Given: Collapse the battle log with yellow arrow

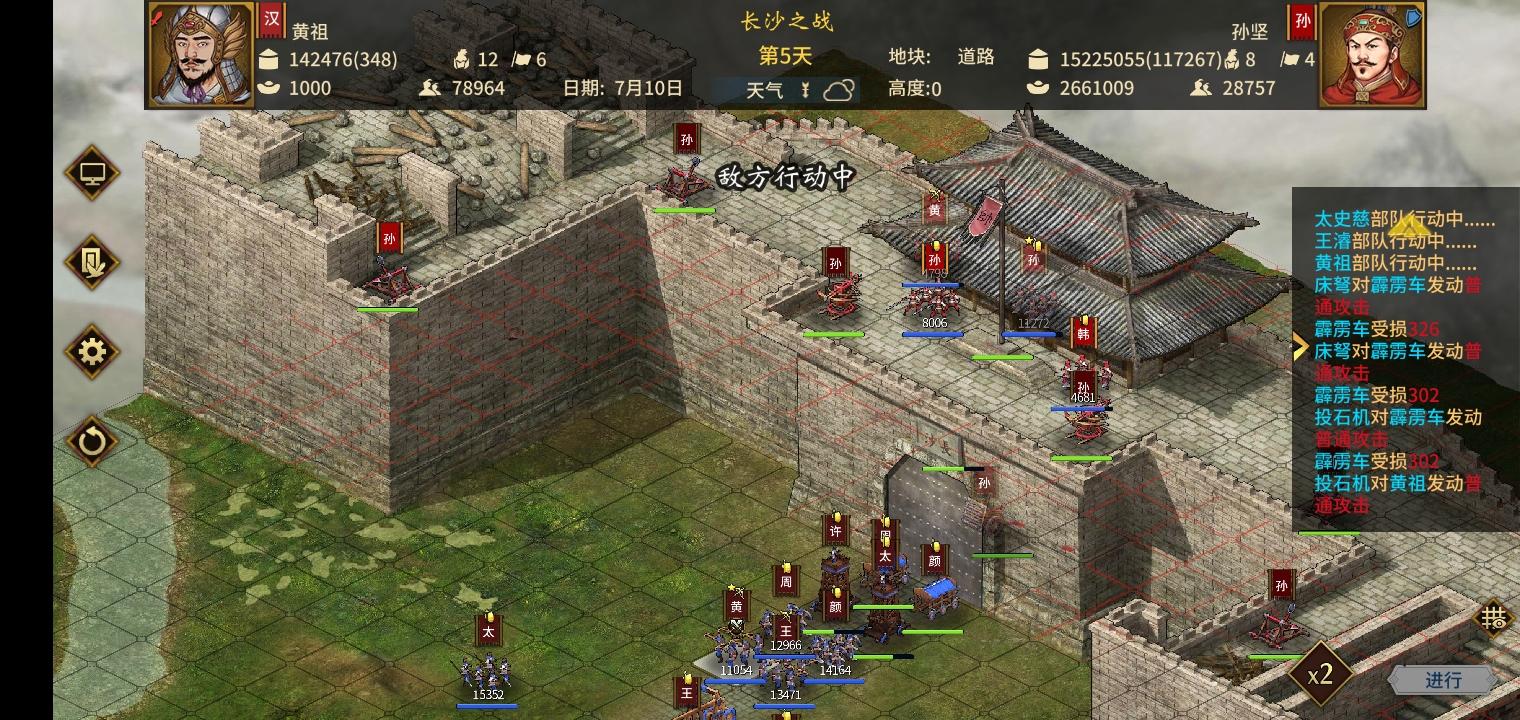Looking at the screenshot, I should (1300, 347).
